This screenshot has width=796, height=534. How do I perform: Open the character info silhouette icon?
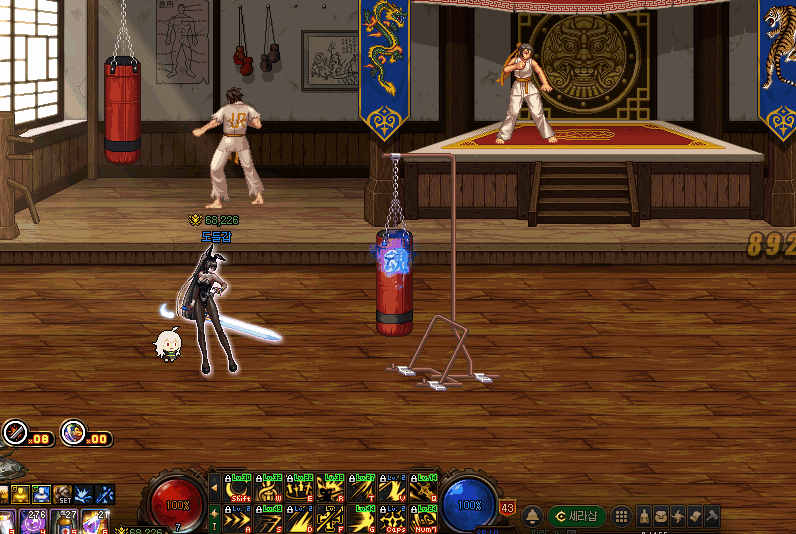tap(645, 516)
